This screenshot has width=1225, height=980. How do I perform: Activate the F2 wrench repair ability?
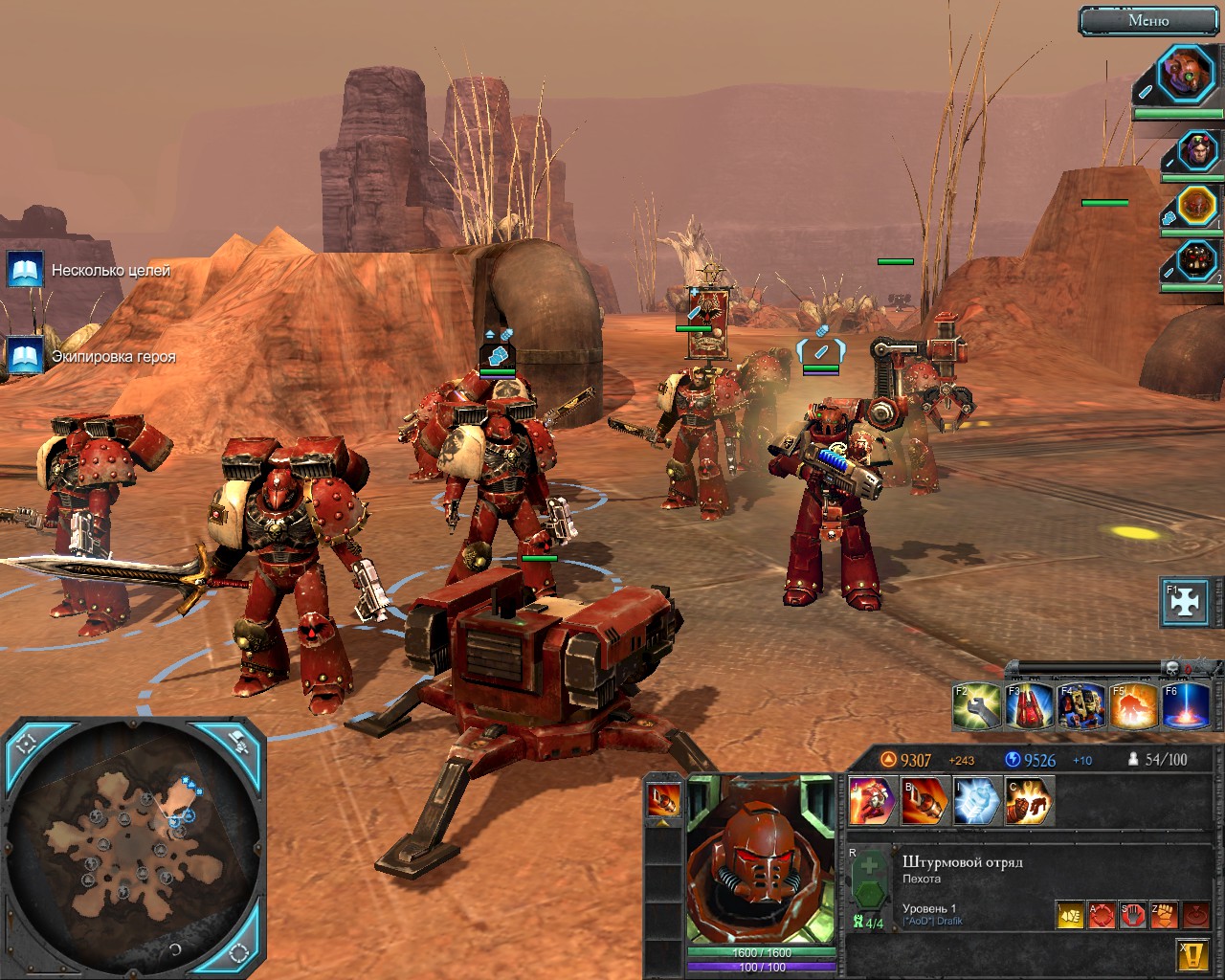[x=977, y=706]
